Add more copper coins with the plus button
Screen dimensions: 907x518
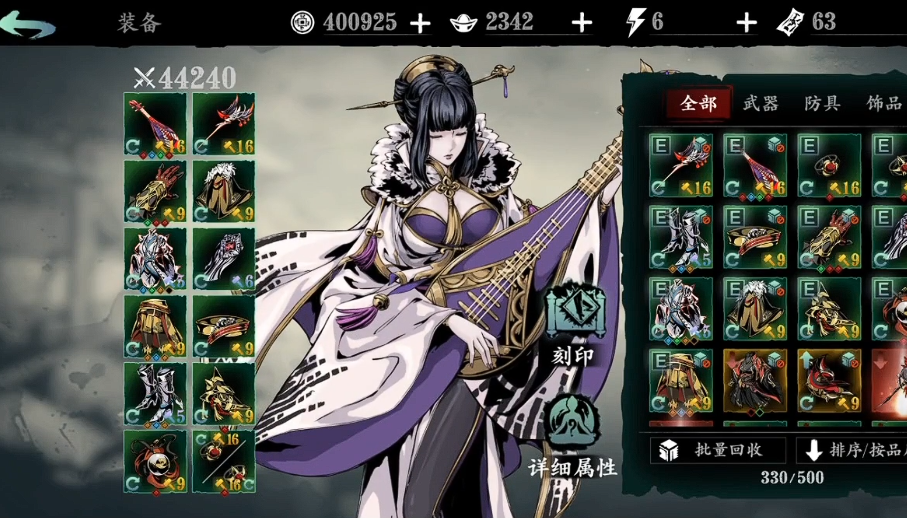(x=420, y=23)
